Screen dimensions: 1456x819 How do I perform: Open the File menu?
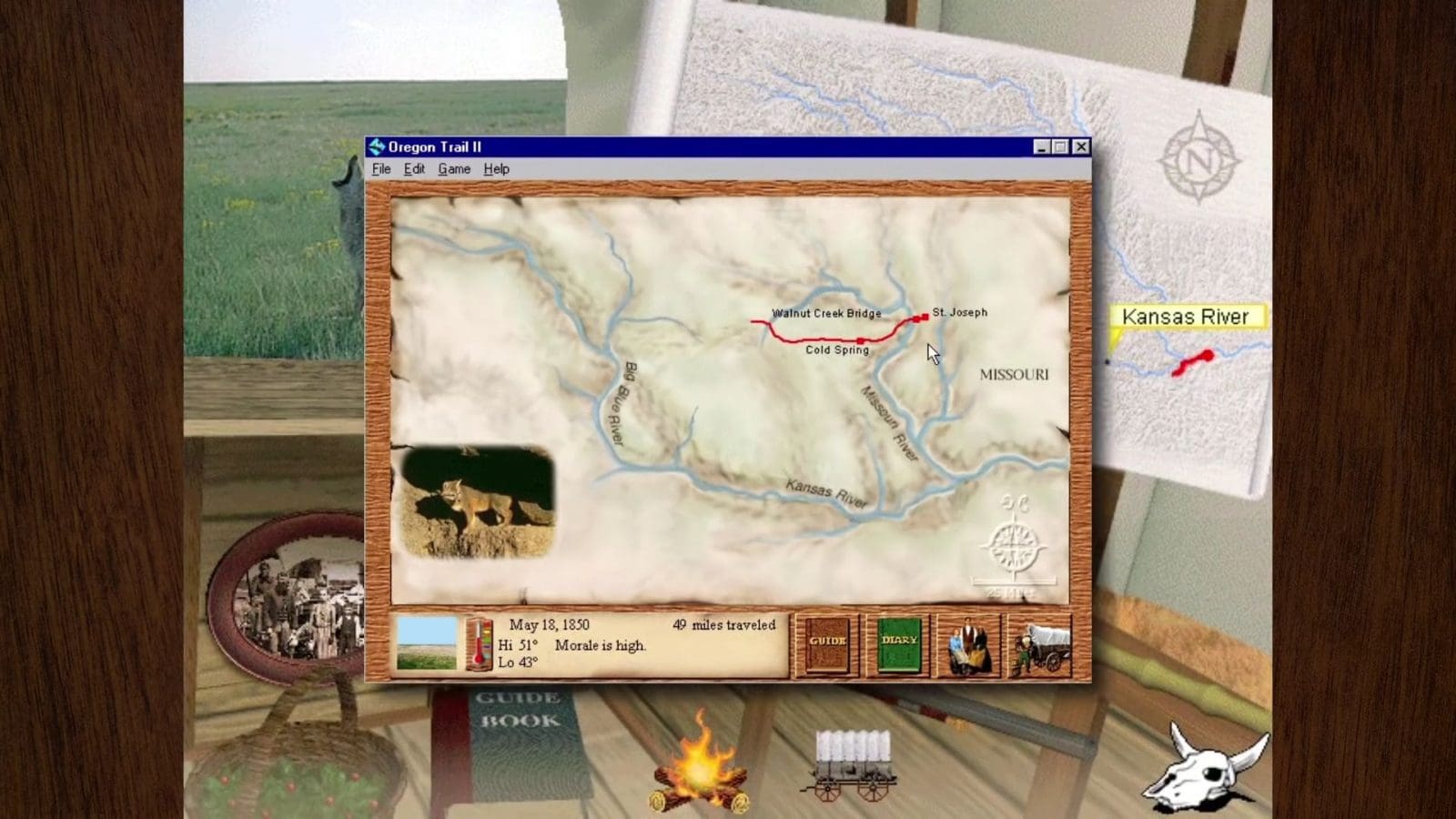[x=381, y=168]
